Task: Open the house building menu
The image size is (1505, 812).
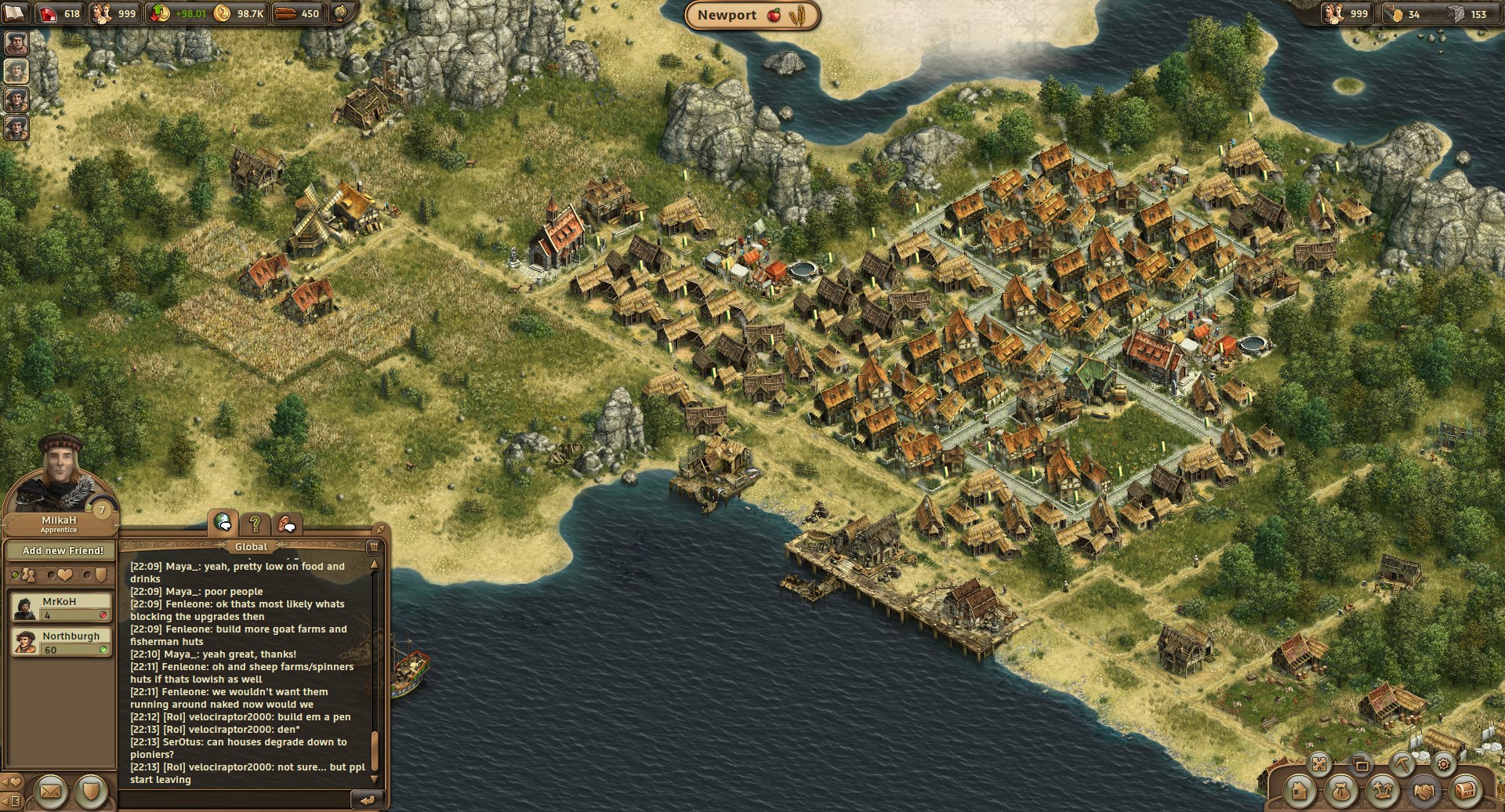Action: (x=1299, y=792)
